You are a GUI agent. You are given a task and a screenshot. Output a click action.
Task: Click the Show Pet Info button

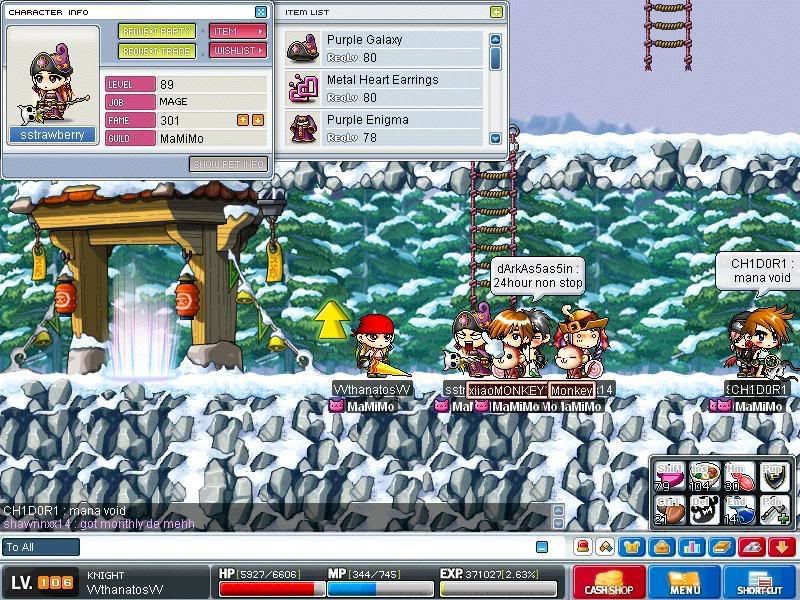[228, 164]
